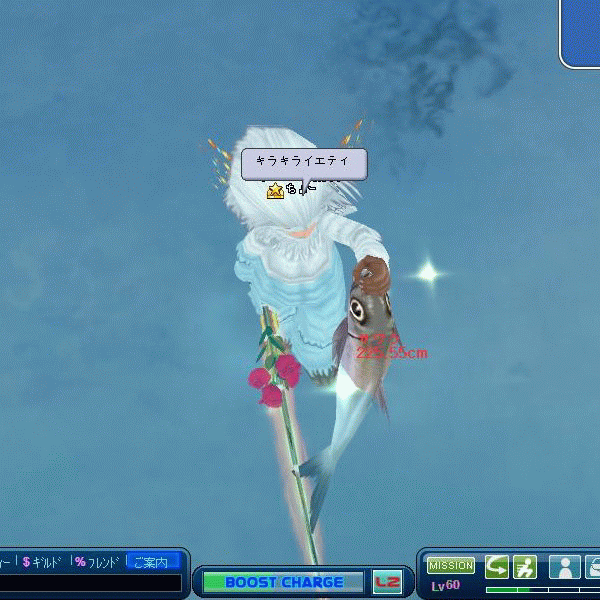Open the minimap panel in the corner
The image size is (600, 600).
pyautogui.click(x=582, y=32)
